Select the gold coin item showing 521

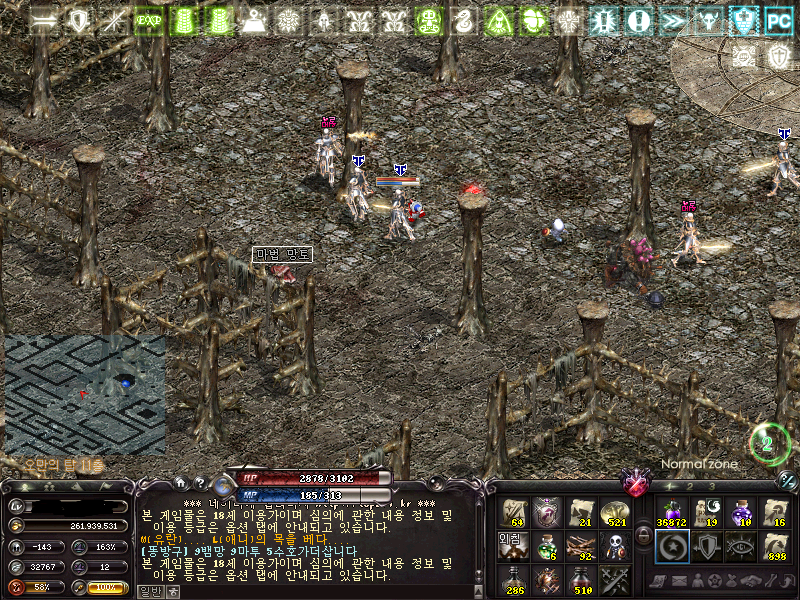[x=616, y=512]
